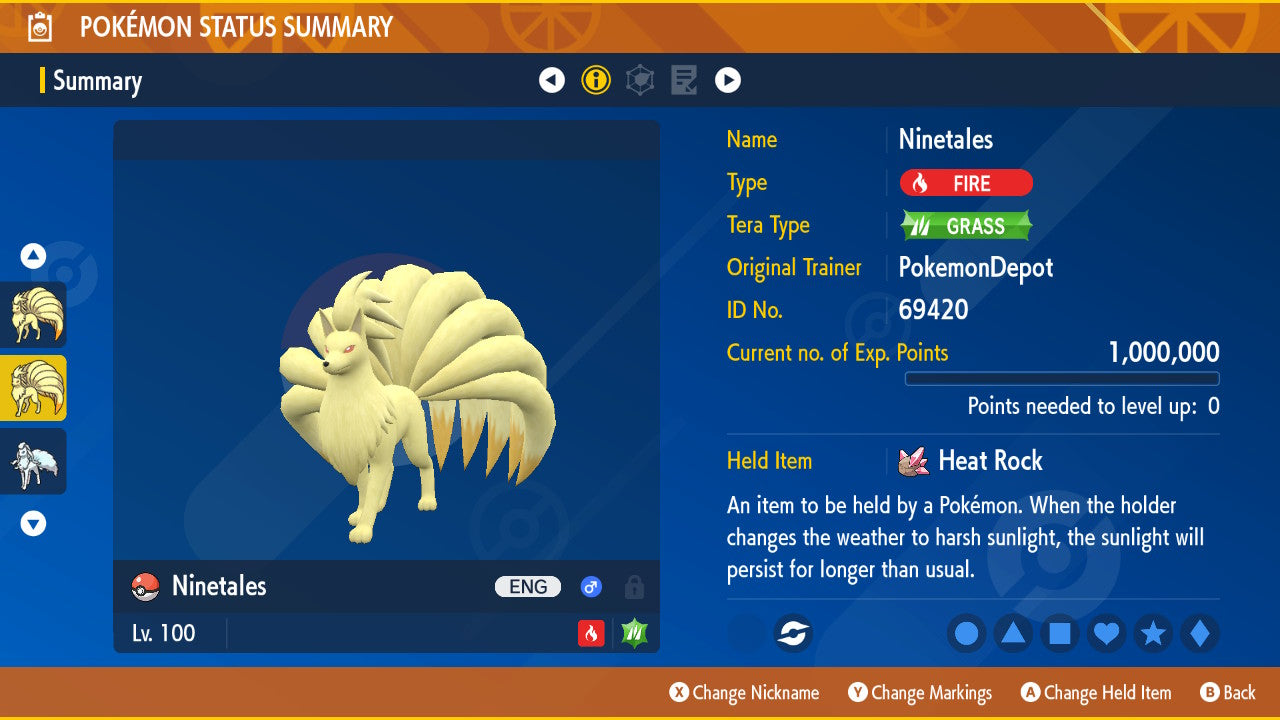Toggle the square marking
The height and width of the screenshot is (720, 1280).
1060,633
